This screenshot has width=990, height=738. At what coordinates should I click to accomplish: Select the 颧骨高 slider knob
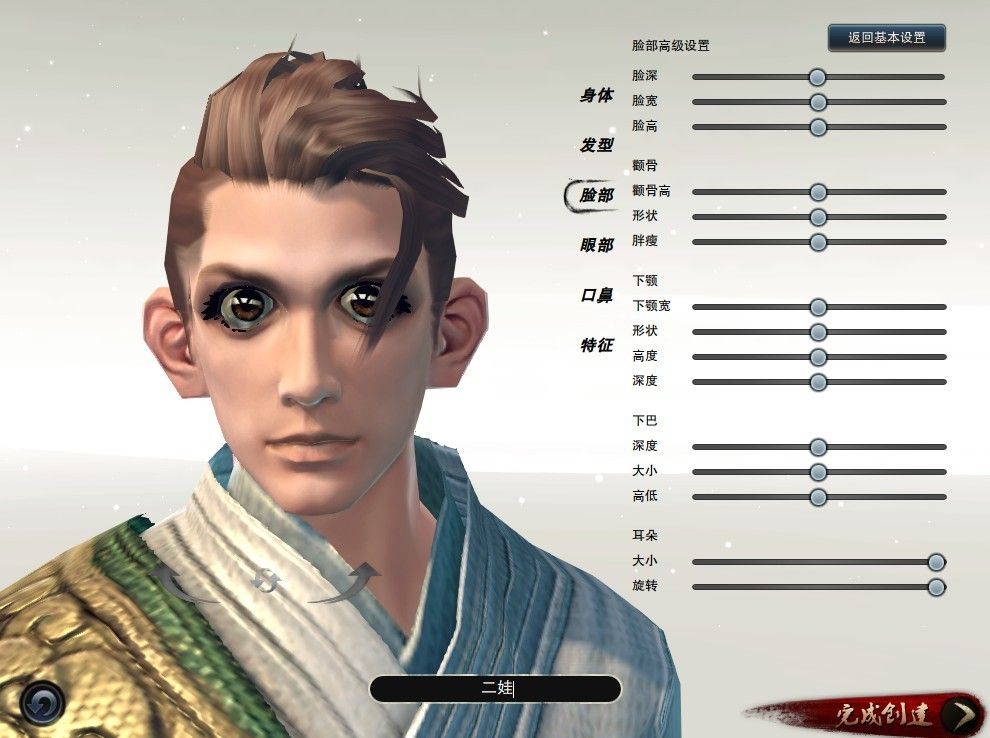coord(818,192)
